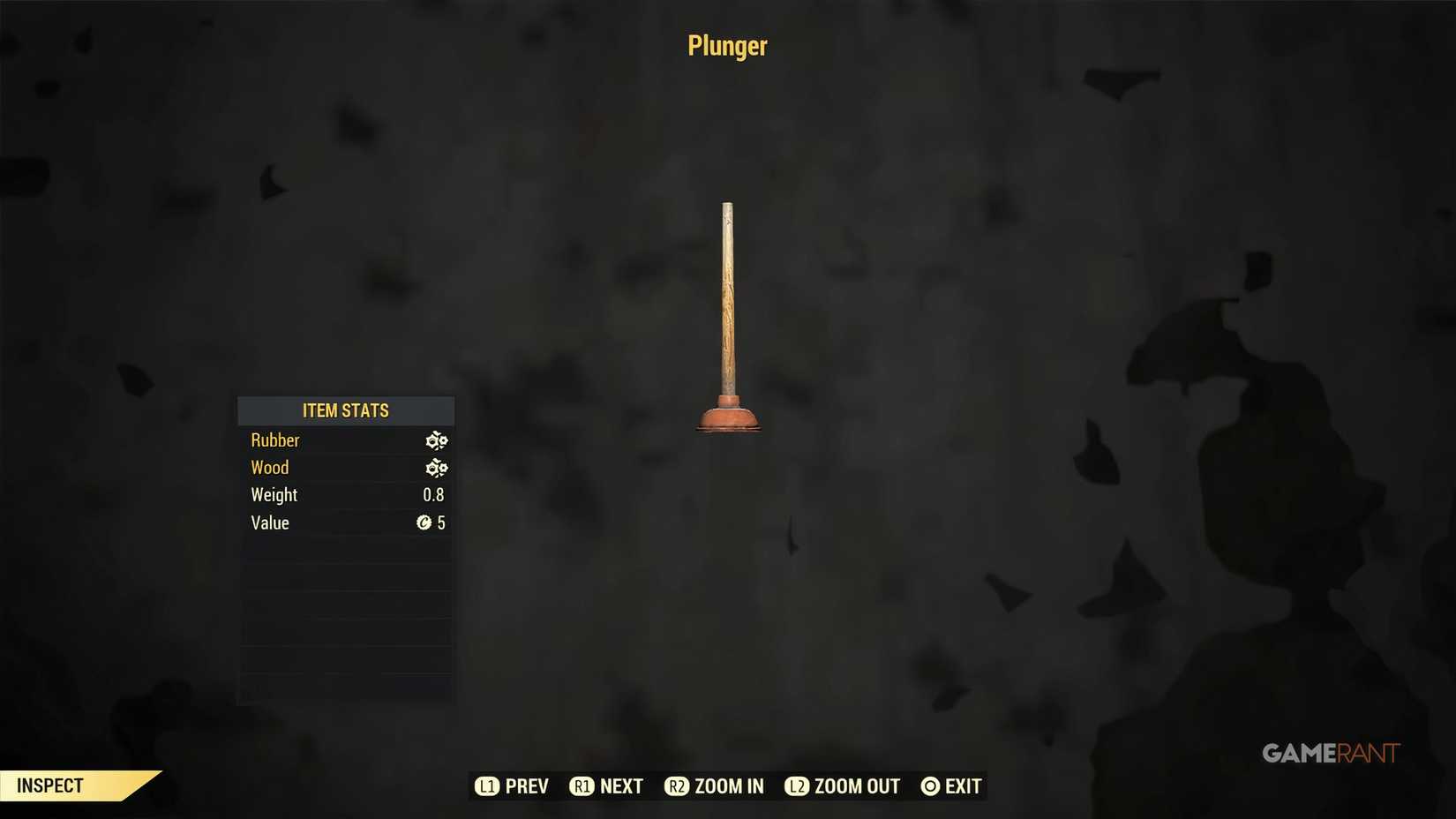This screenshot has height=819, width=1456.
Task: Click the Plunger title text
Action: pyautogui.click(x=726, y=46)
